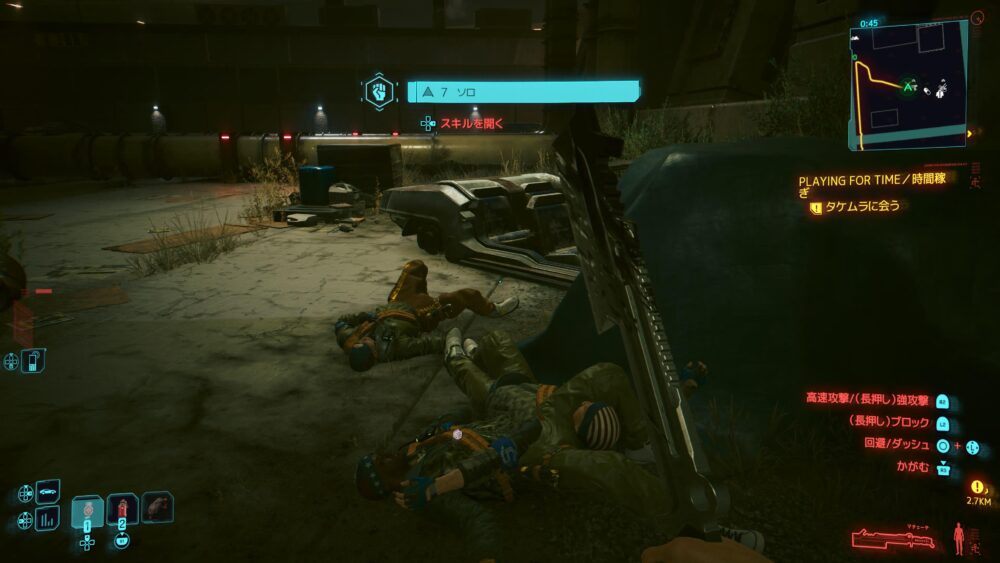Click the red body stance silhouette icon
The width and height of the screenshot is (1000, 563).
[959, 538]
